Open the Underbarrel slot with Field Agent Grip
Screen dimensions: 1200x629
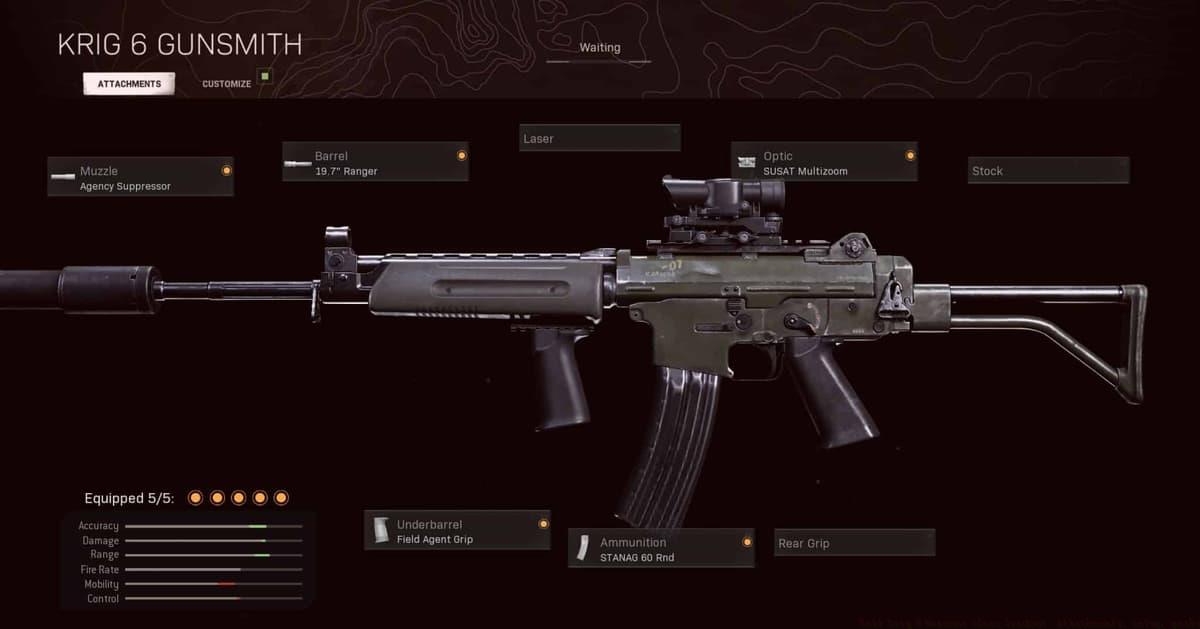(457, 531)
